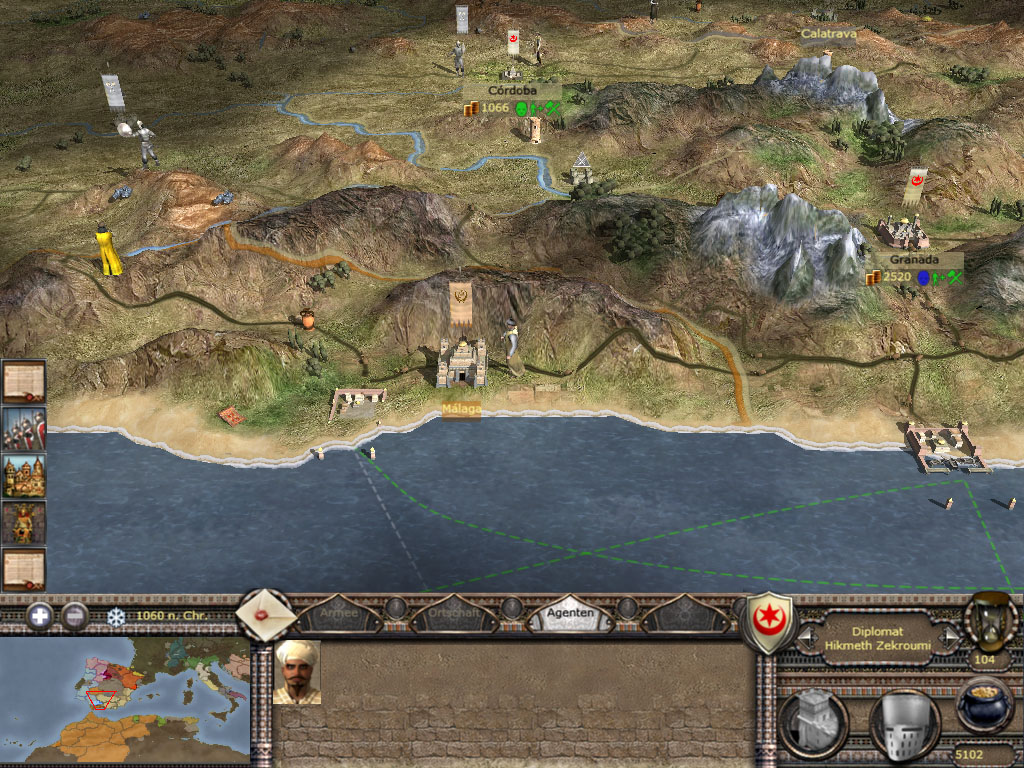Open the recruitment menu with the helmet button
1024x768 pixels.
coord(904,723)
